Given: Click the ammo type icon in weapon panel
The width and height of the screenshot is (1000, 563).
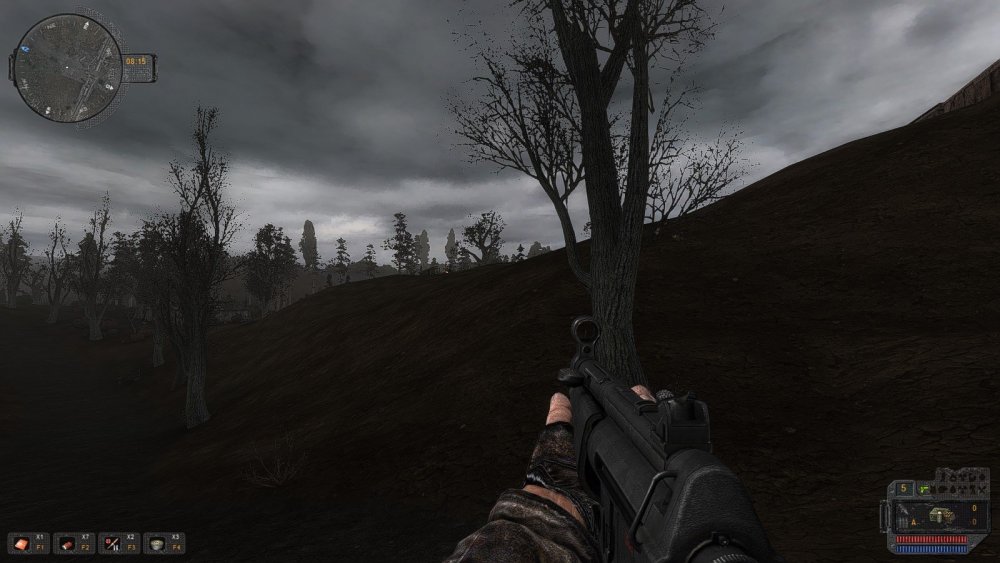Looking at the screenshot, I should coord(939,515).
